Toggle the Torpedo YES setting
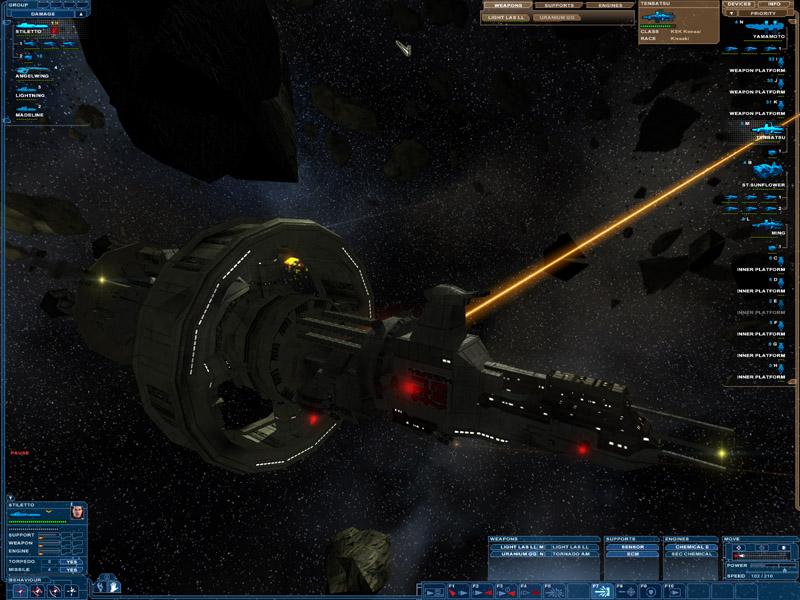 [71, 561]
